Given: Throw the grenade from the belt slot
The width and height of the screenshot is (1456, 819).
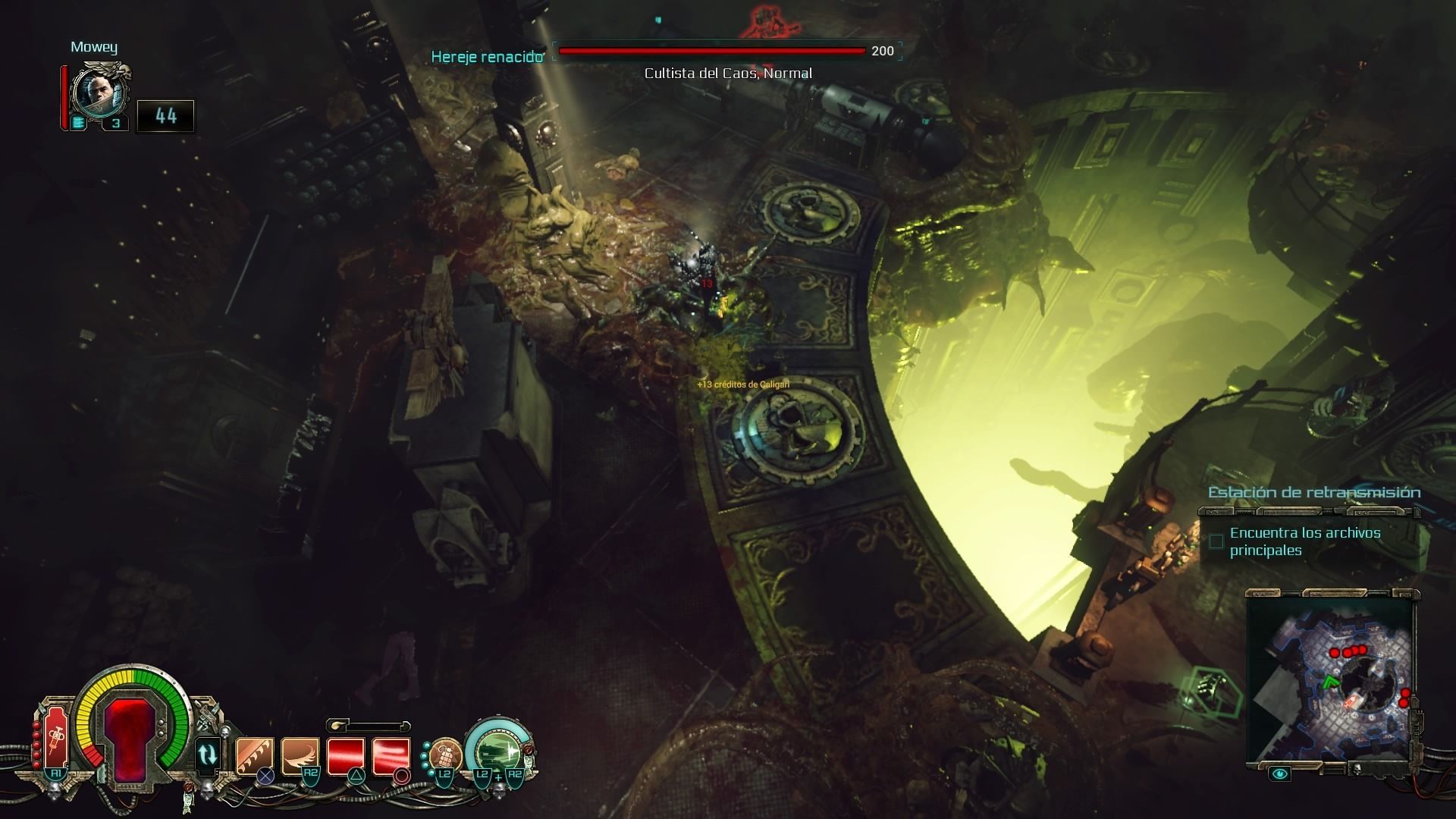Looking at the screenshot, I should click(445, 755).
